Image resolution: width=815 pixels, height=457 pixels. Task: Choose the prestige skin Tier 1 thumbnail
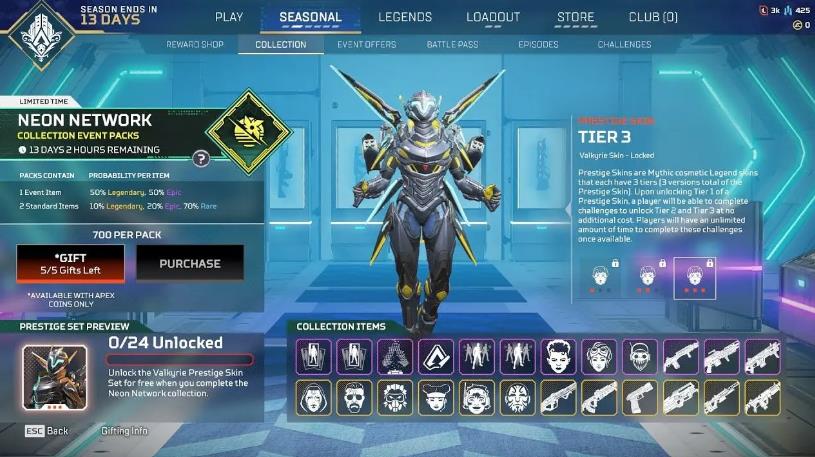601,276
